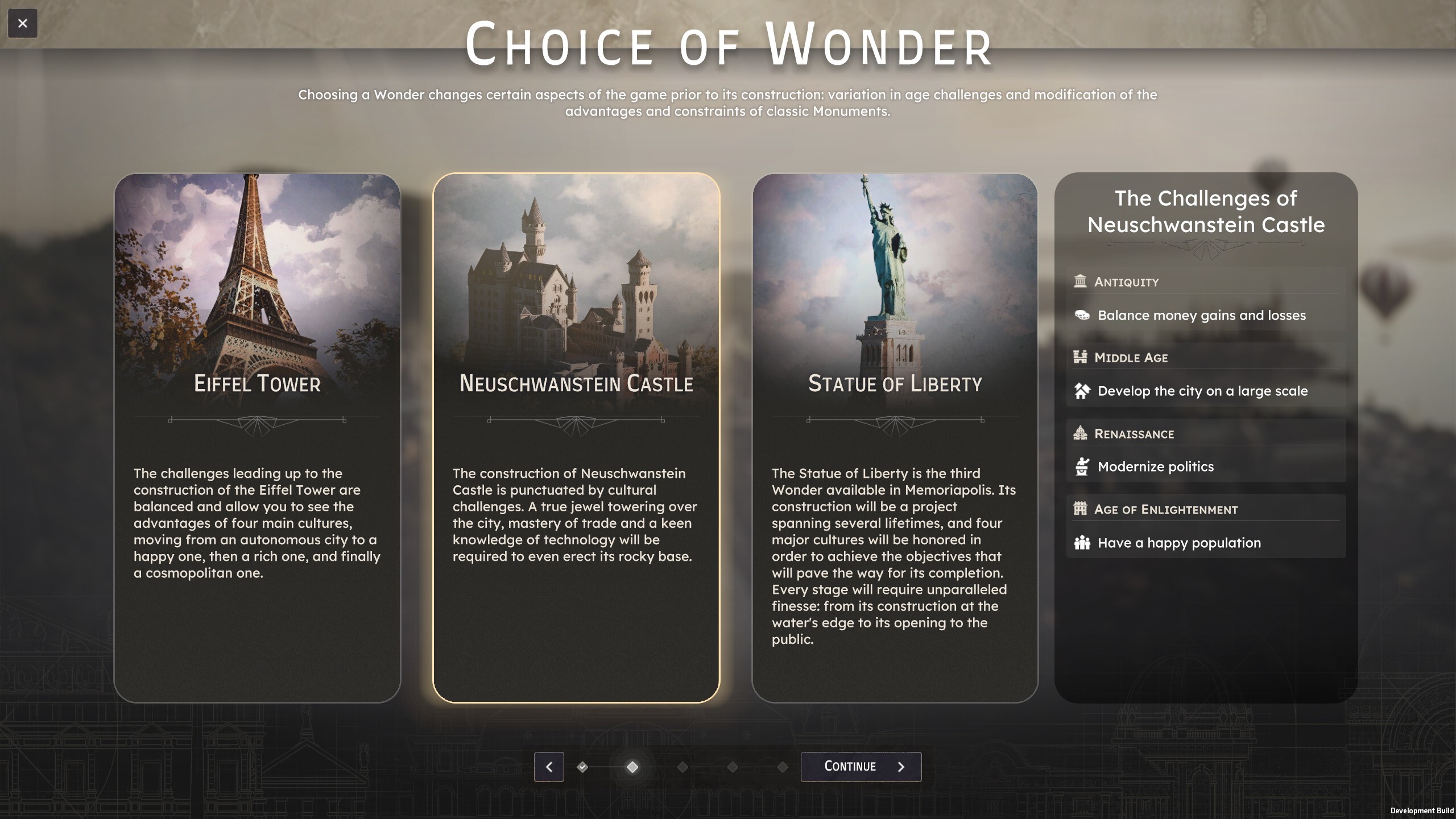The width and height of the screenshot is (1456, 819).
Task: Click the Antiquity temple icon
Action: (1080, 282)
